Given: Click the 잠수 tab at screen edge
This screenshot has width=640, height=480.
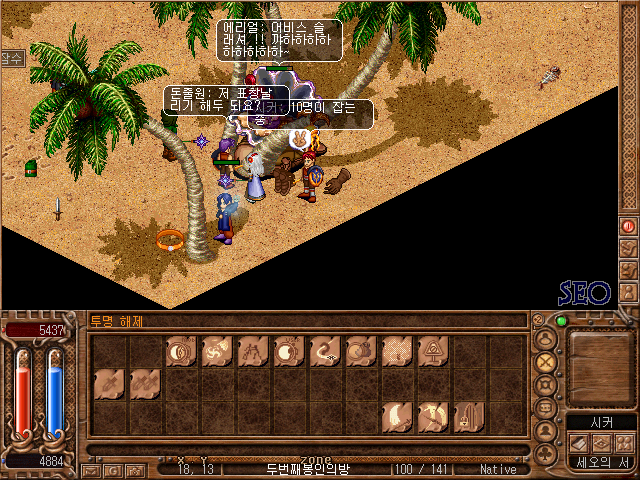Looking at the screenshot, I should 11,59.
